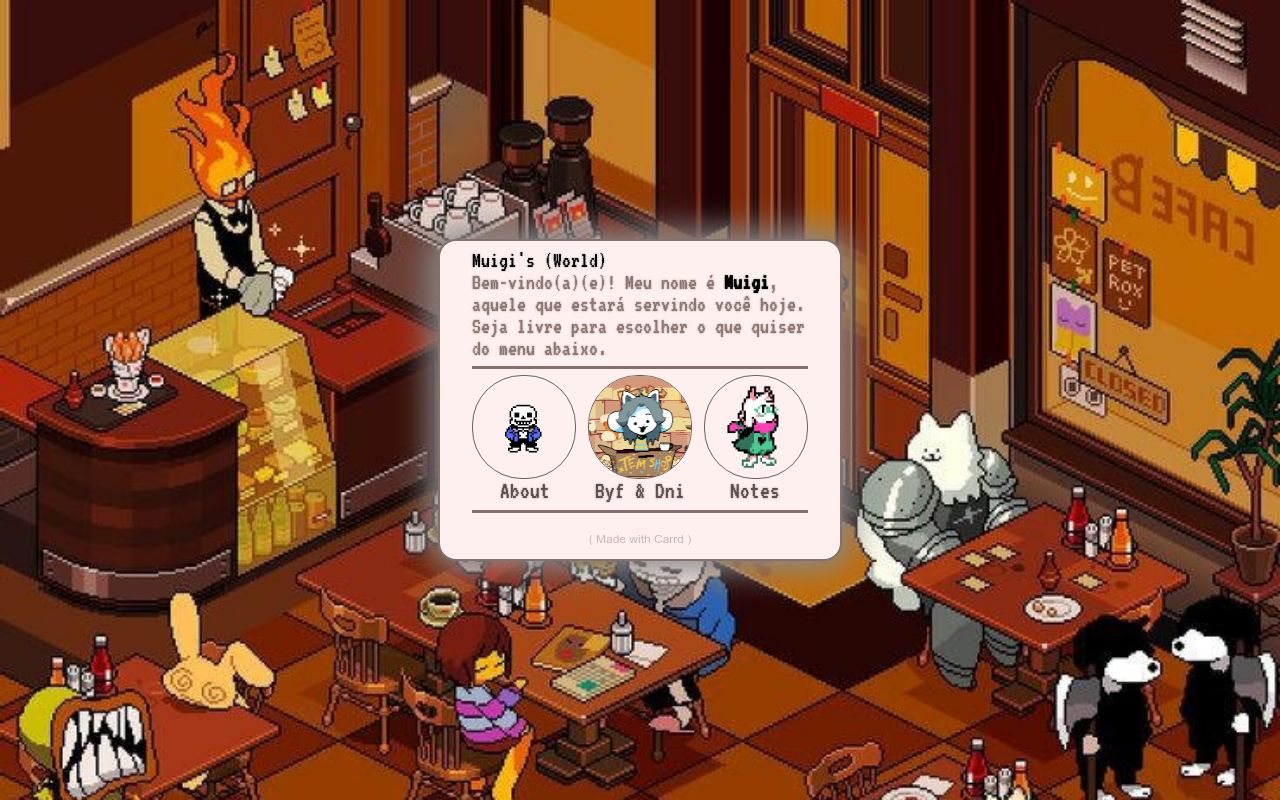Go to the Notes text label
Viewport: 1280px width, 800px height.
tap(755, 491)
